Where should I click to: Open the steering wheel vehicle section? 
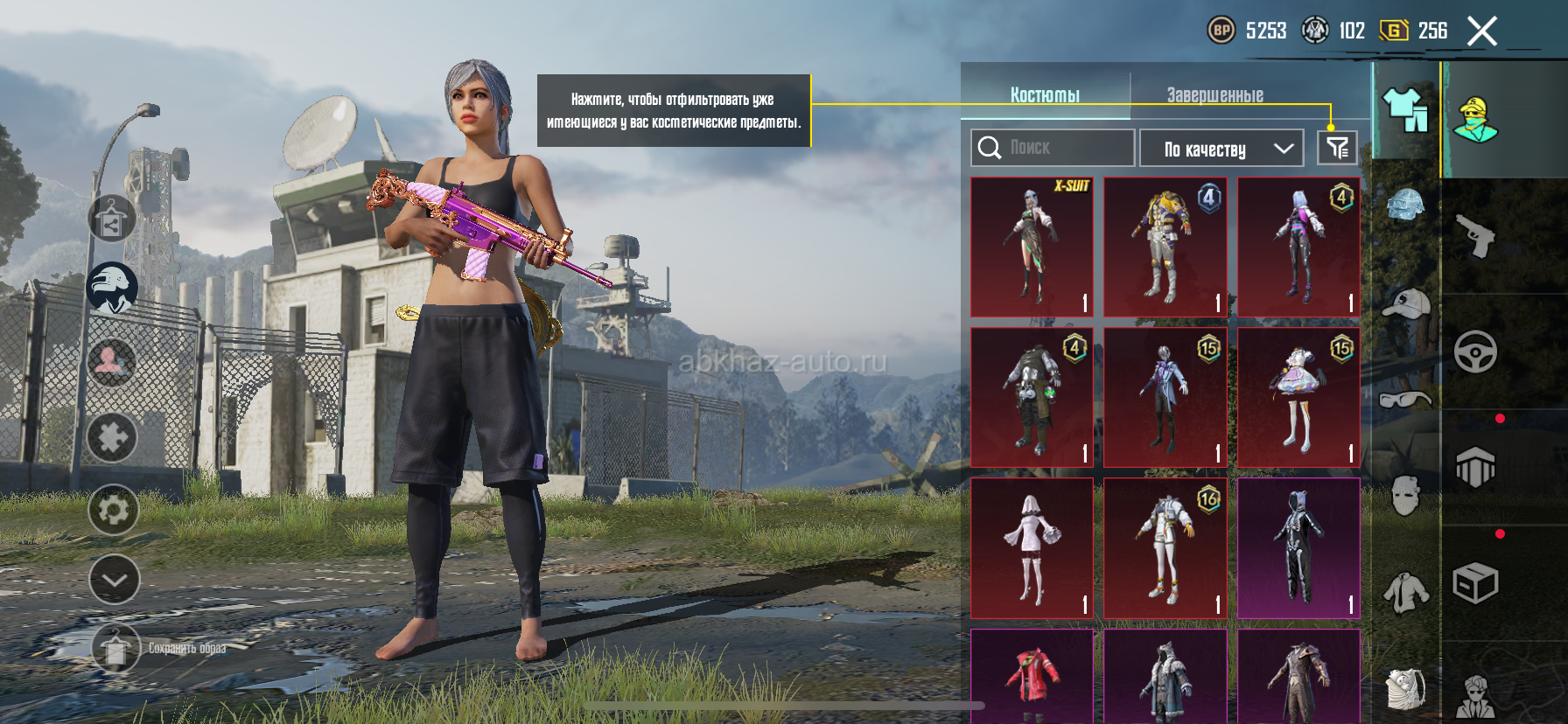(x=1475, y=352)
